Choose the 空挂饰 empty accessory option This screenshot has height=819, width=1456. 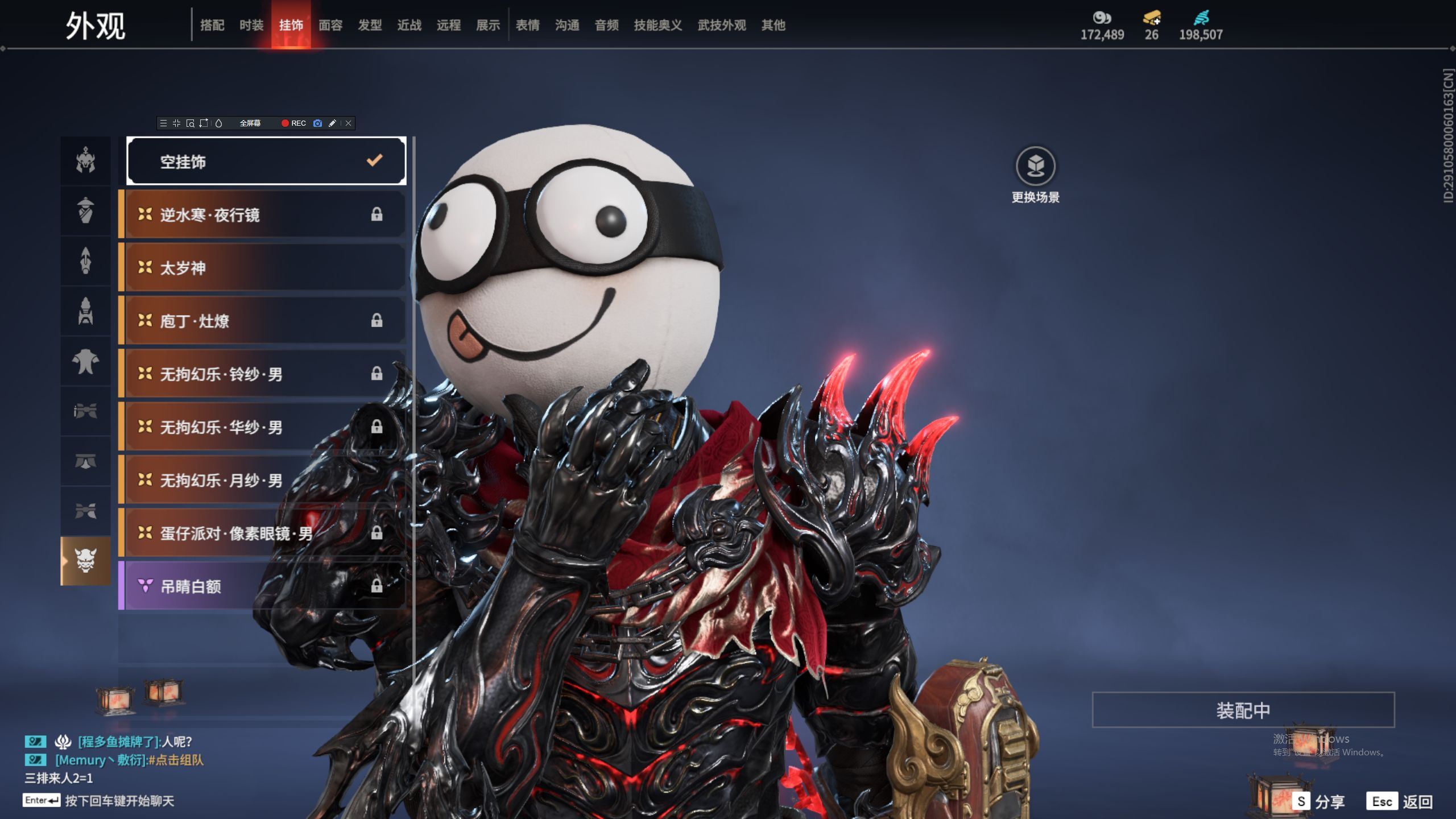(266, 162)
